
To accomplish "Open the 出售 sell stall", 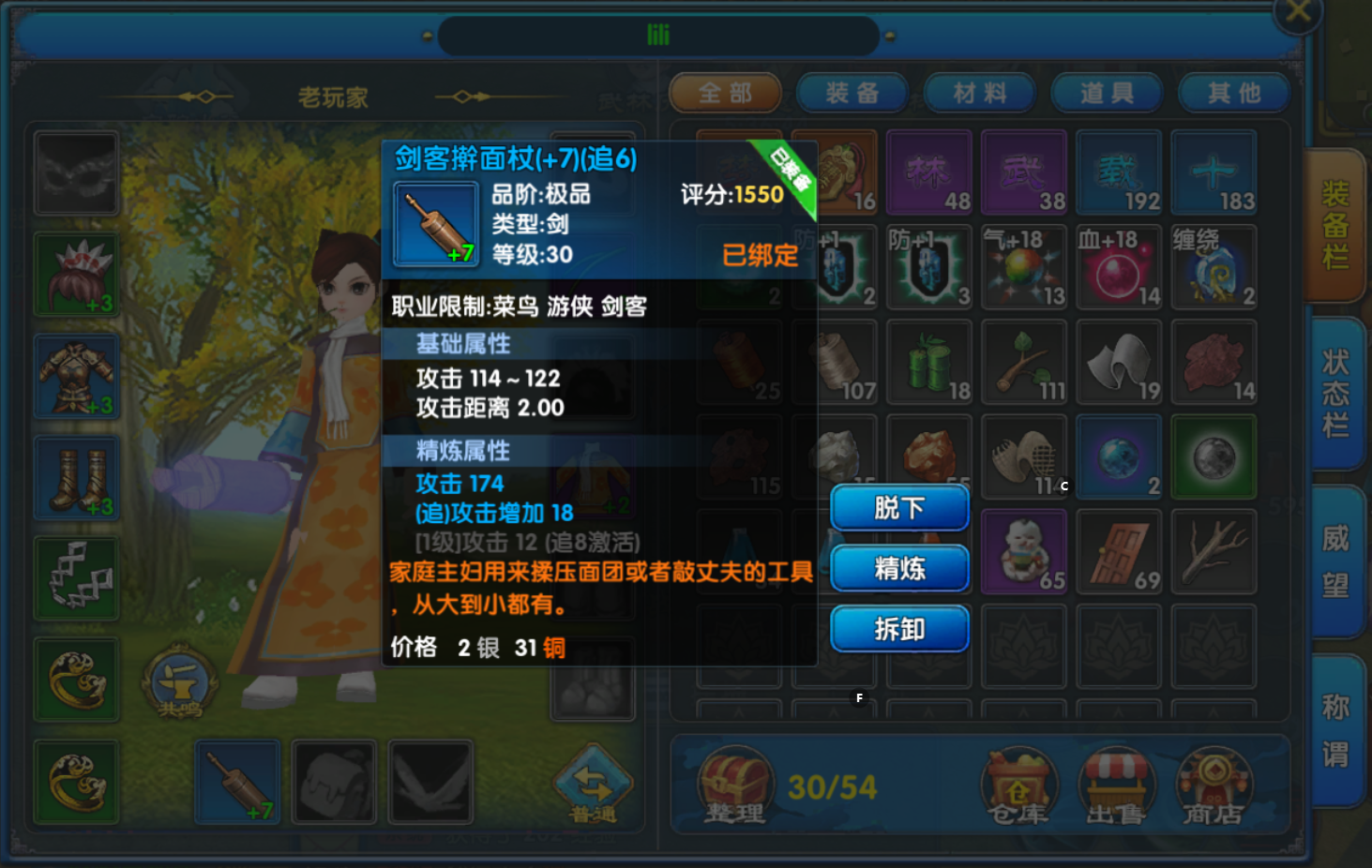I will click(1116, 786).
